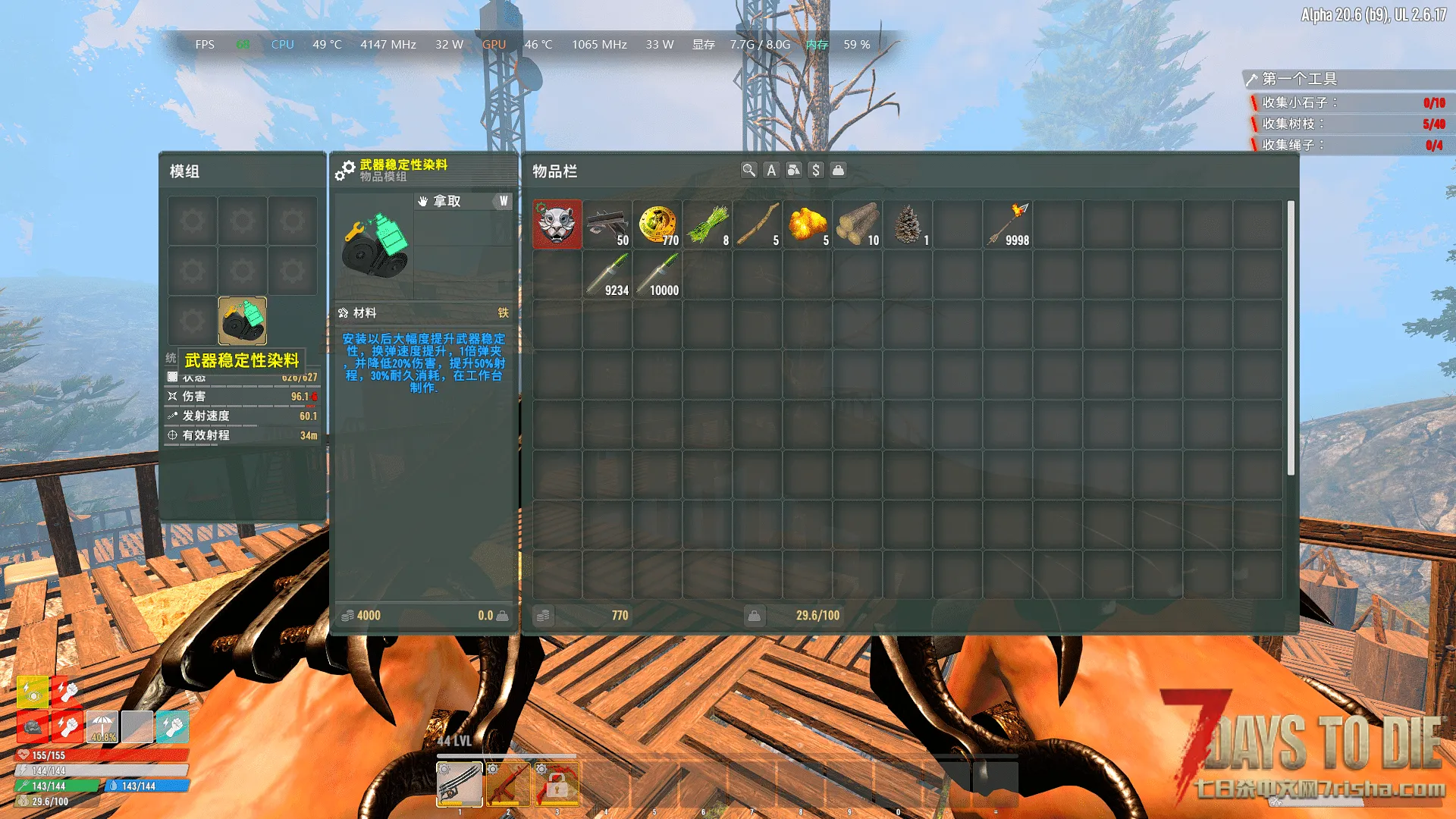Select the flaming arrow stack of 9998
Viewport: 1456px width, 819px height.
[x=1008, y=224]
